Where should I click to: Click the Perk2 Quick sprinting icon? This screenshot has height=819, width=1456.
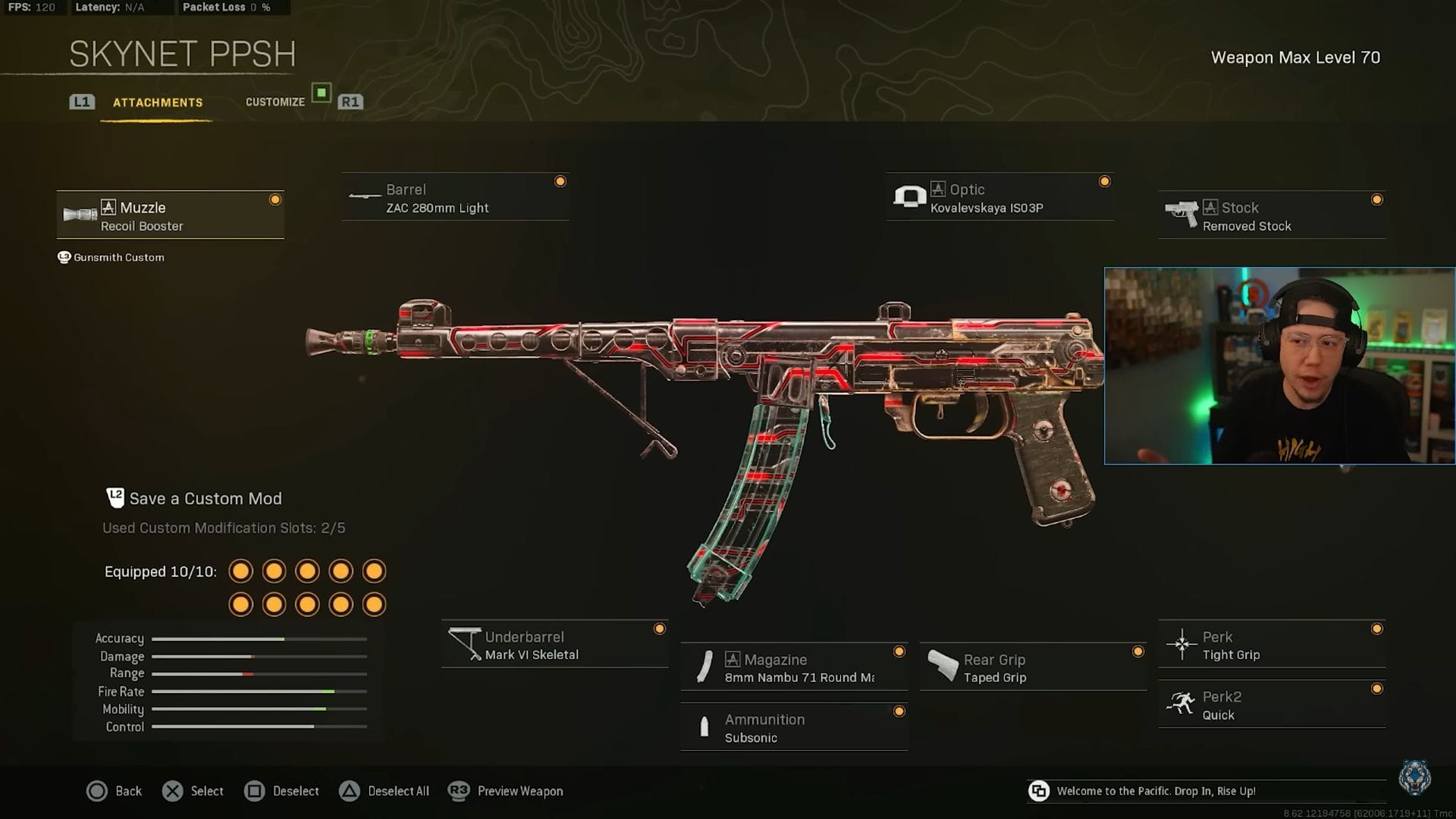tap(1181, 704)
